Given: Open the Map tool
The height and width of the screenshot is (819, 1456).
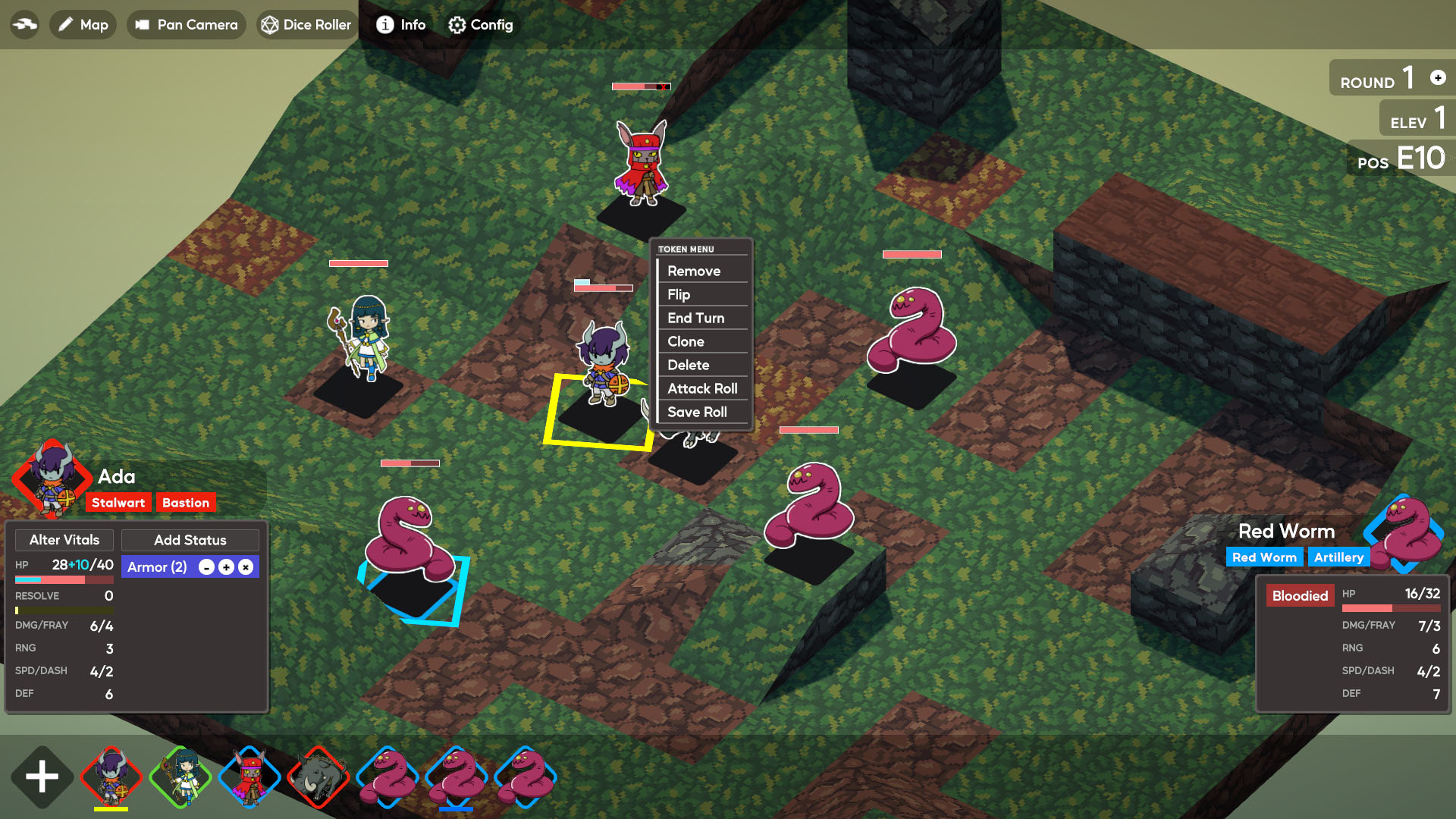Looking at the screenshot, I should coord(83,25).
